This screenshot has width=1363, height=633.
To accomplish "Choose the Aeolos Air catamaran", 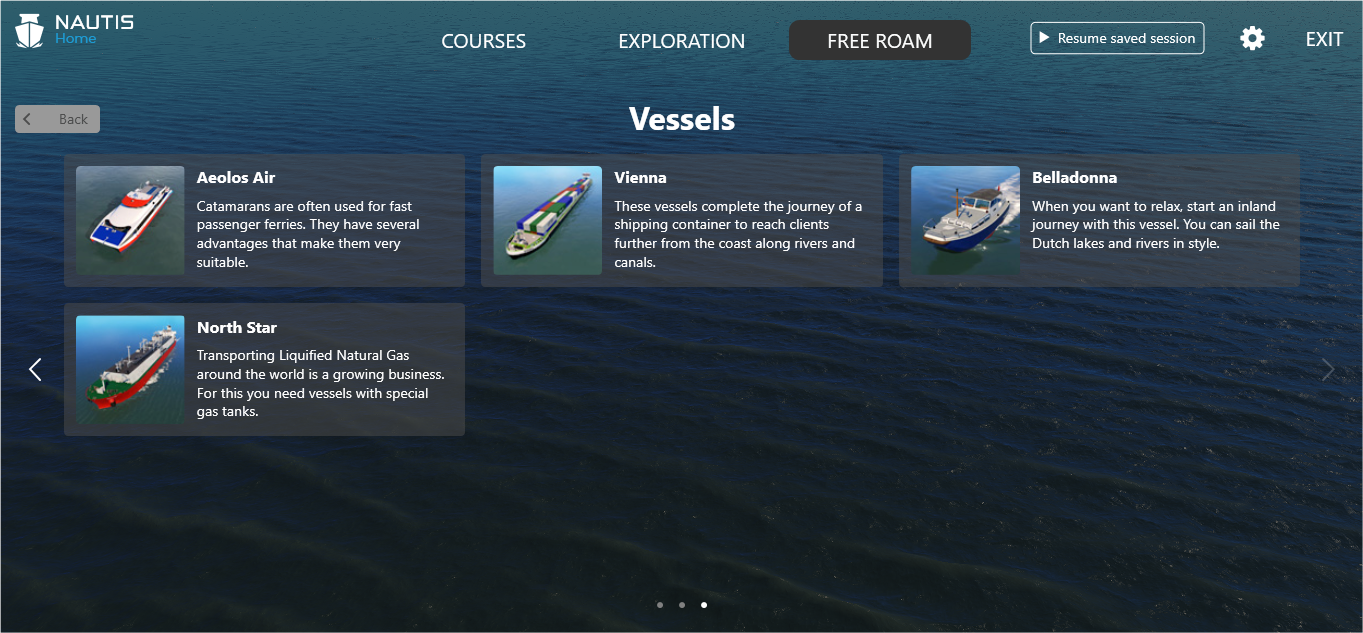I will (264, 220).
